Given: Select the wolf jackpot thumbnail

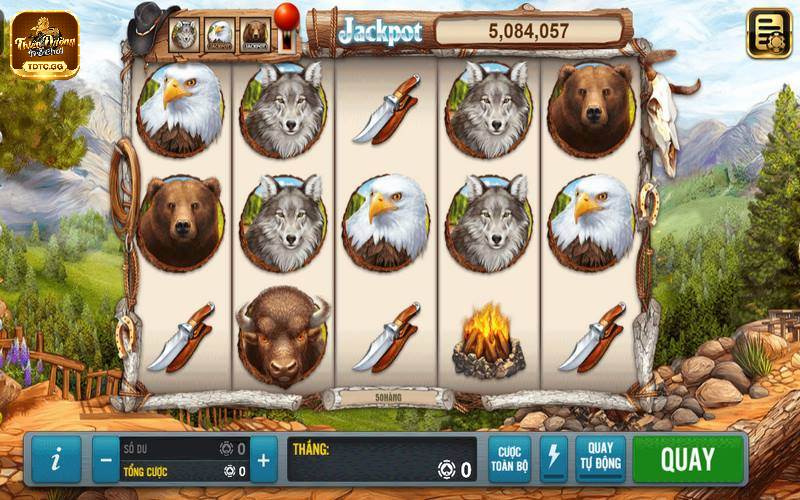Looking at the screenshot, I should (x=185, y=36).
